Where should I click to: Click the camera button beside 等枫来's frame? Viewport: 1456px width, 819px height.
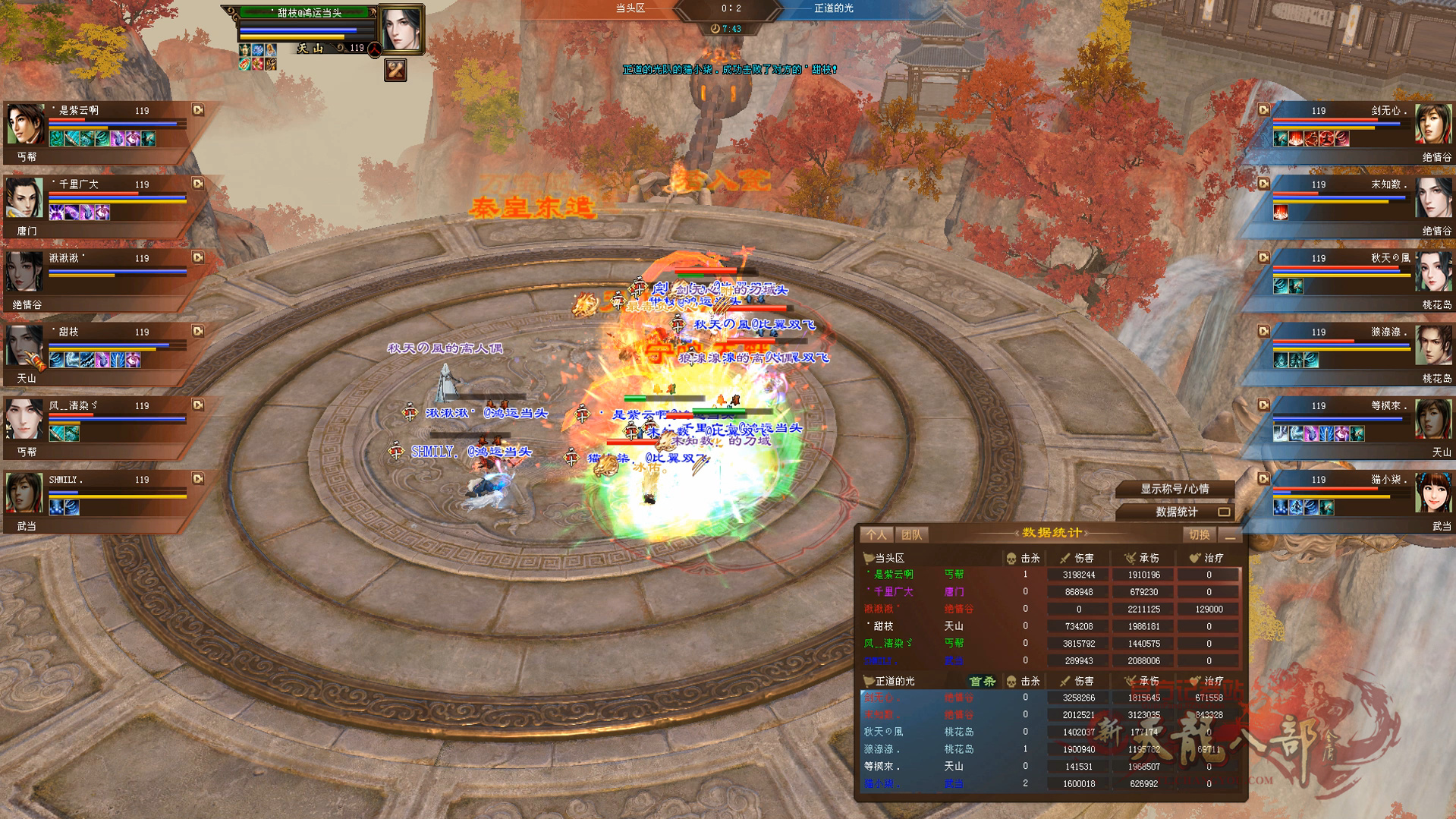[1263, 405]
